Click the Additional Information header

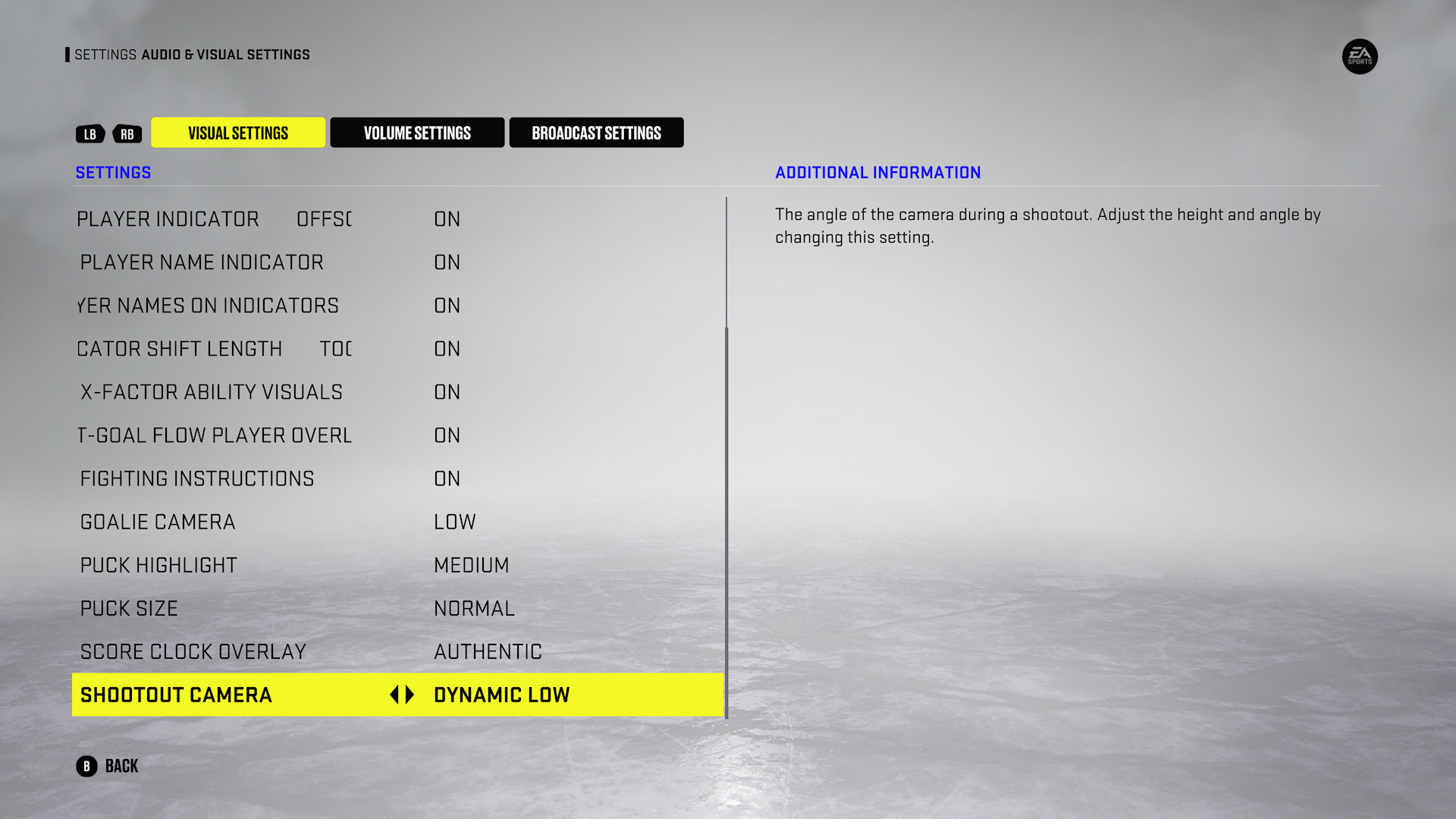pyautogui.click(x=877, y=172)
